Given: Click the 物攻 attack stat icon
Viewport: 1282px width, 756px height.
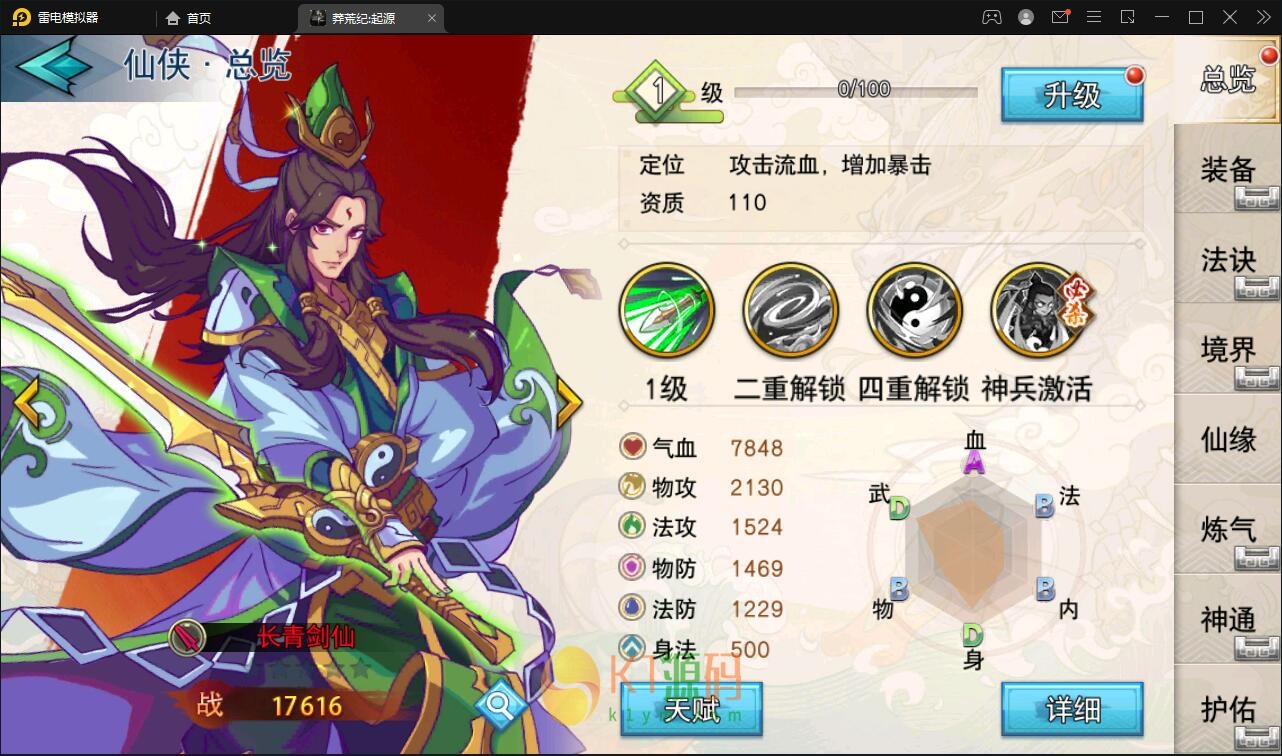Looking at the screenshot, I should [631, 488].
